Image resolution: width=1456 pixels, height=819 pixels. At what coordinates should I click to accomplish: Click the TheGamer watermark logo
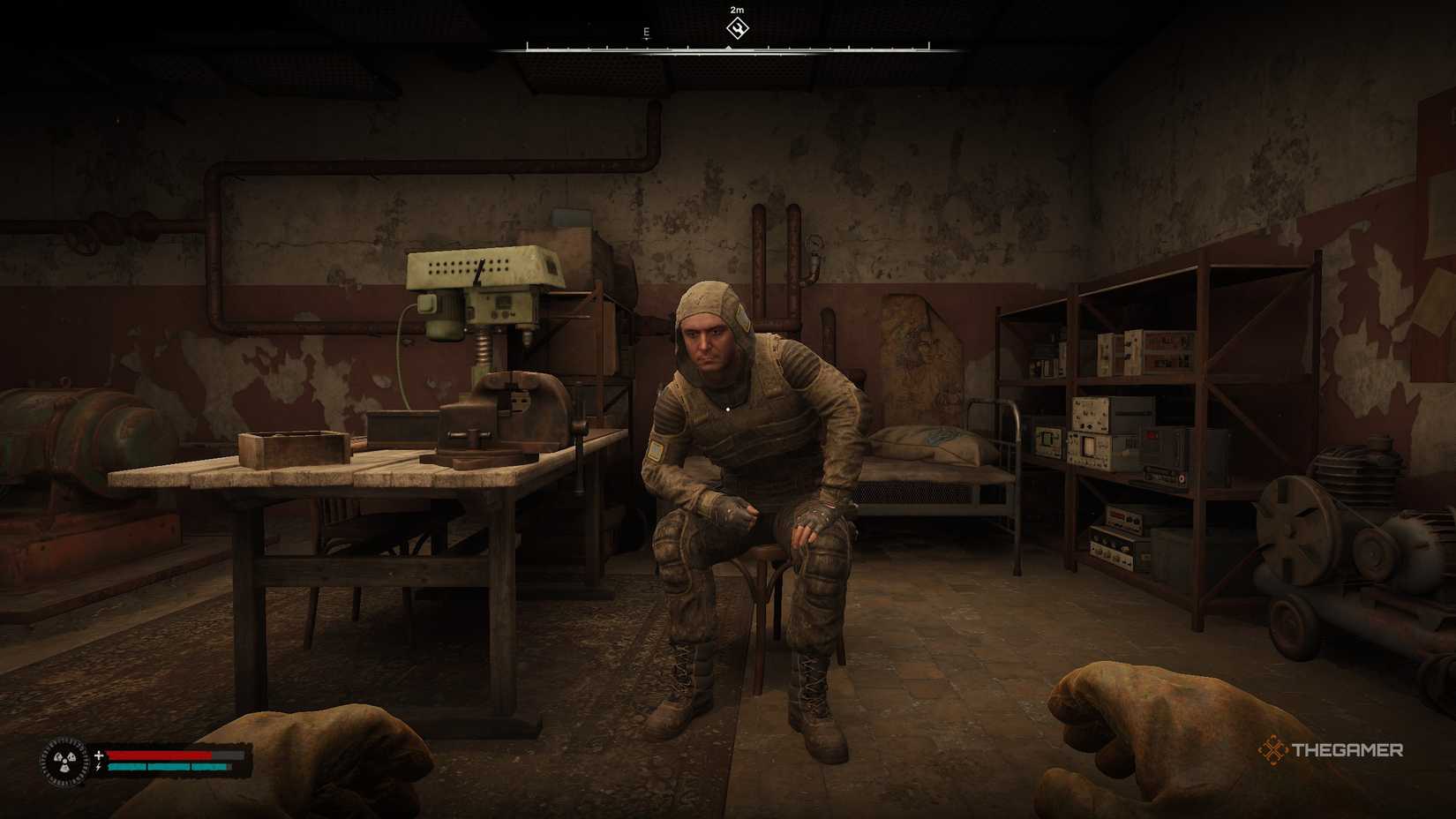click(1330, 750)
